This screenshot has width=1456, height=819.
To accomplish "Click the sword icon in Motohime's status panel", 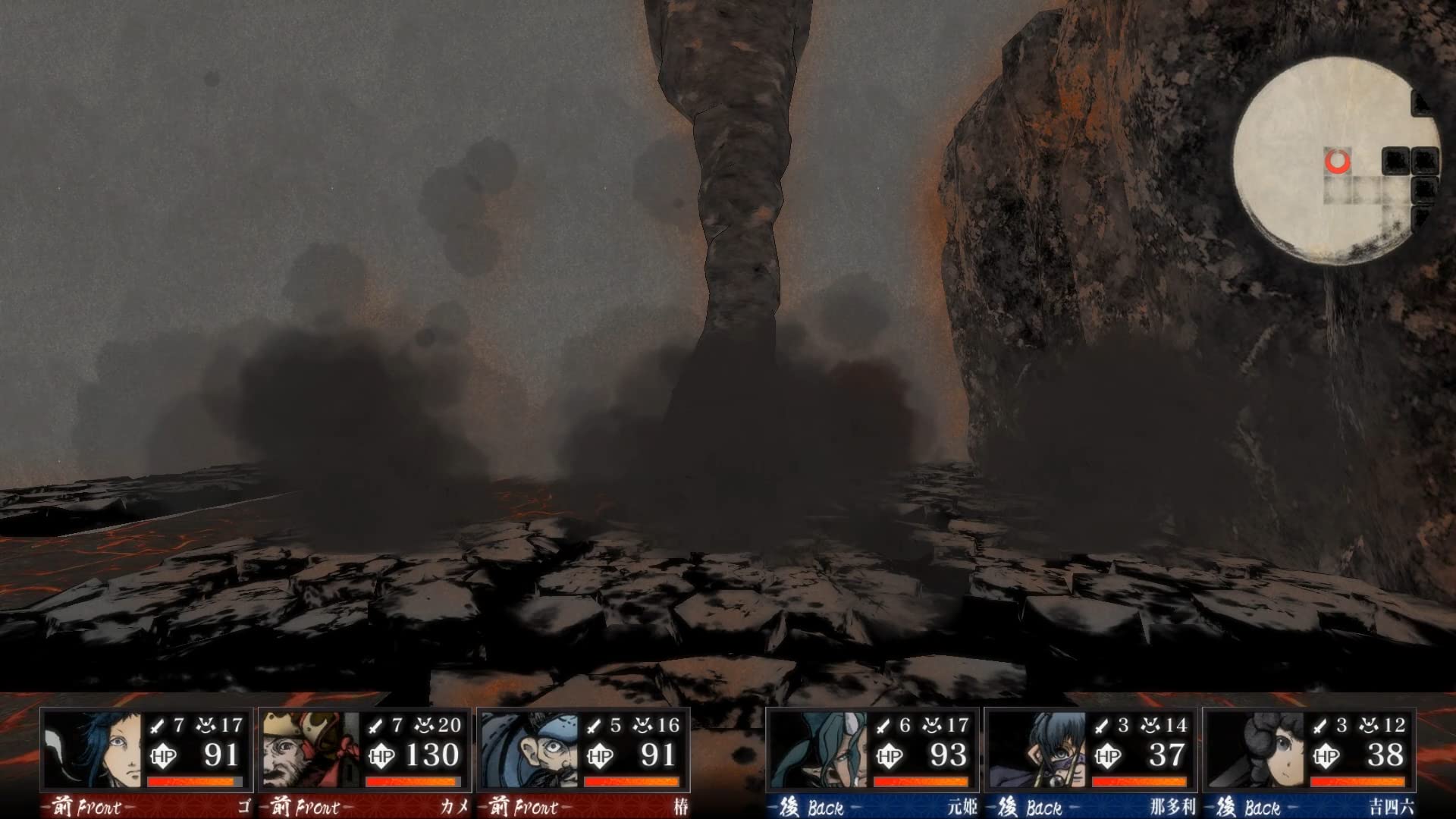I will coord(882,726).
